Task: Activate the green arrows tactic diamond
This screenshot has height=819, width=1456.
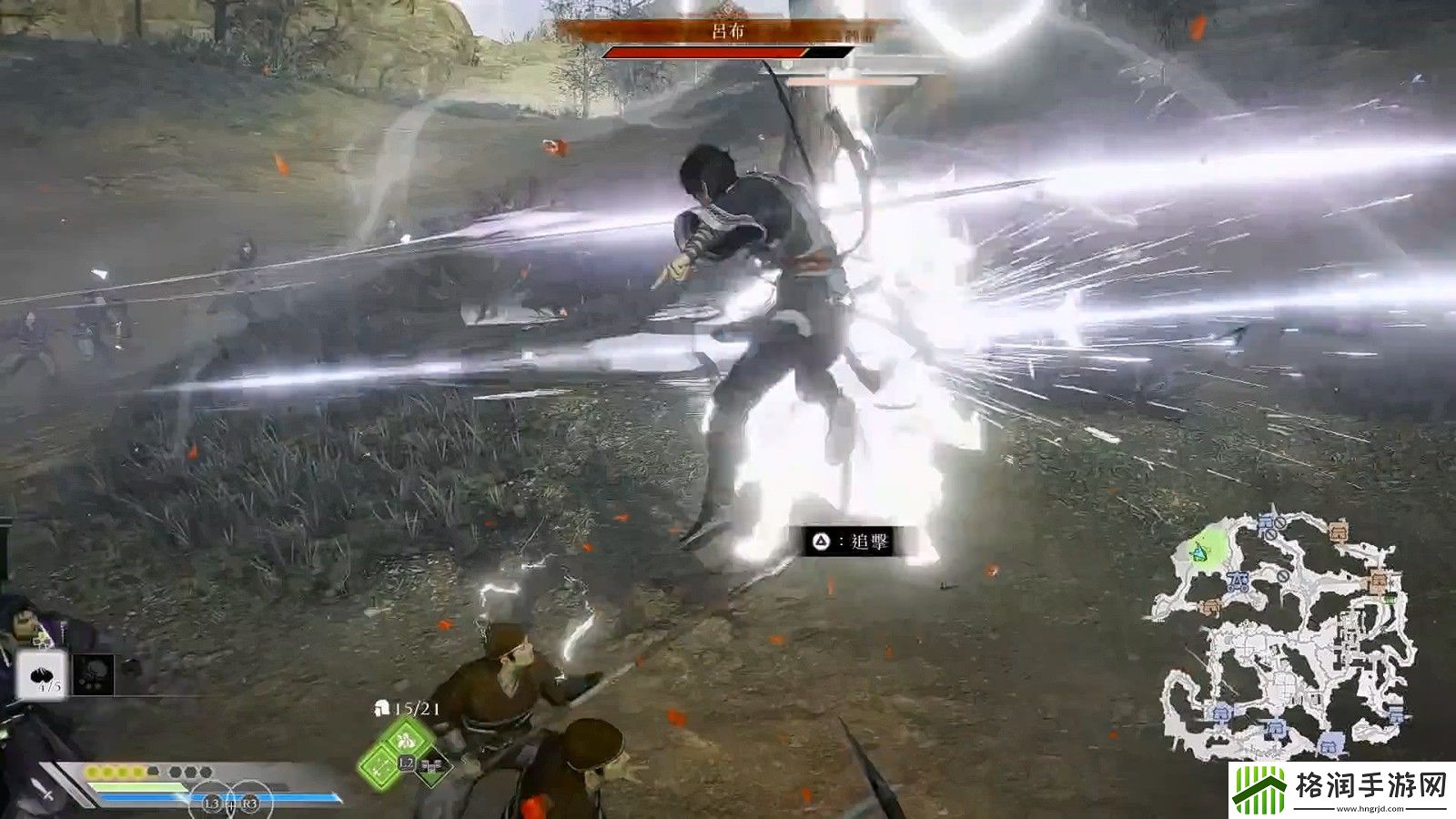Action: tap(378, 766)
